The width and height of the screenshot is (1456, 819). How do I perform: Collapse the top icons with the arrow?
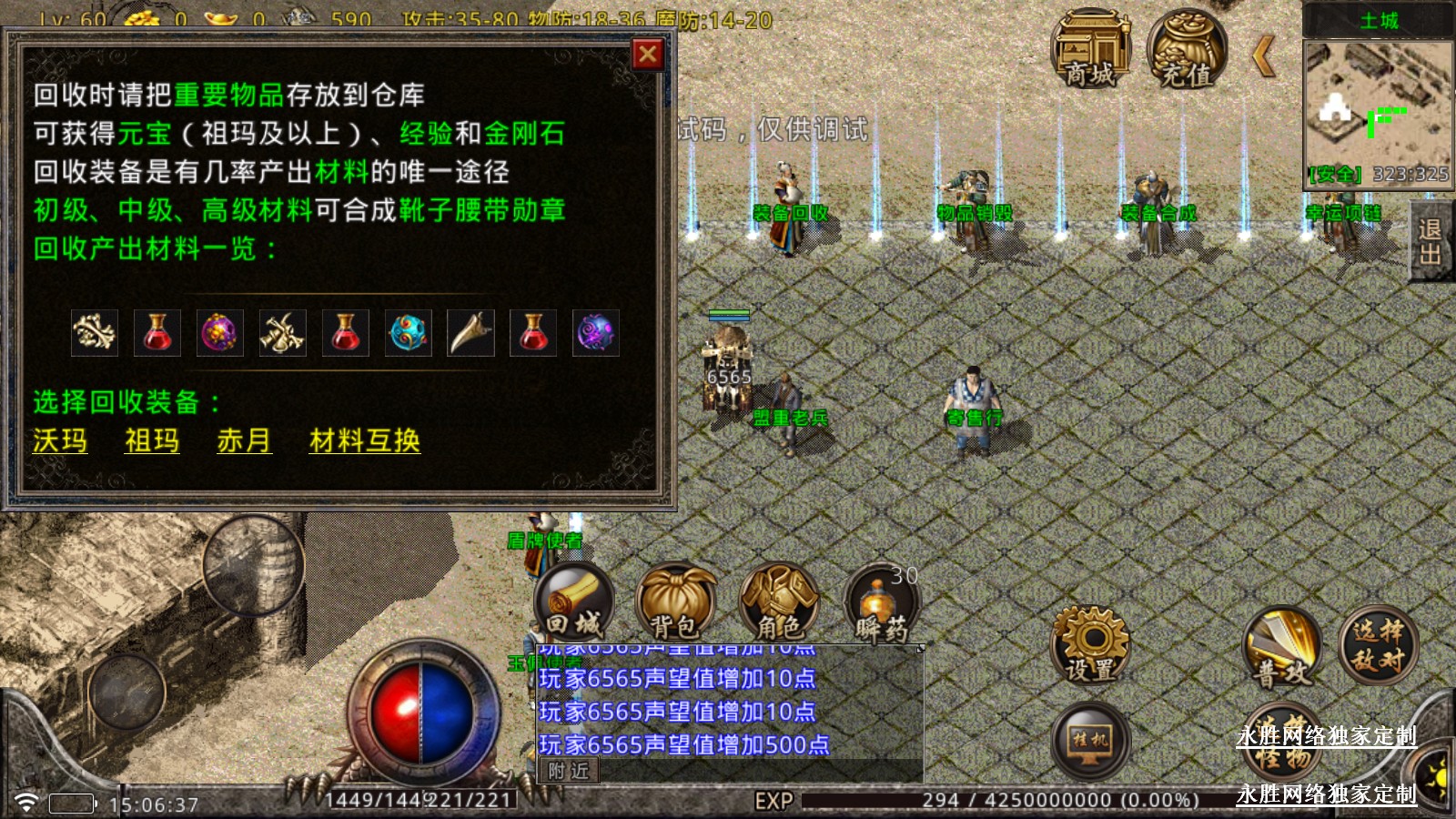(x=1263, y=56)
